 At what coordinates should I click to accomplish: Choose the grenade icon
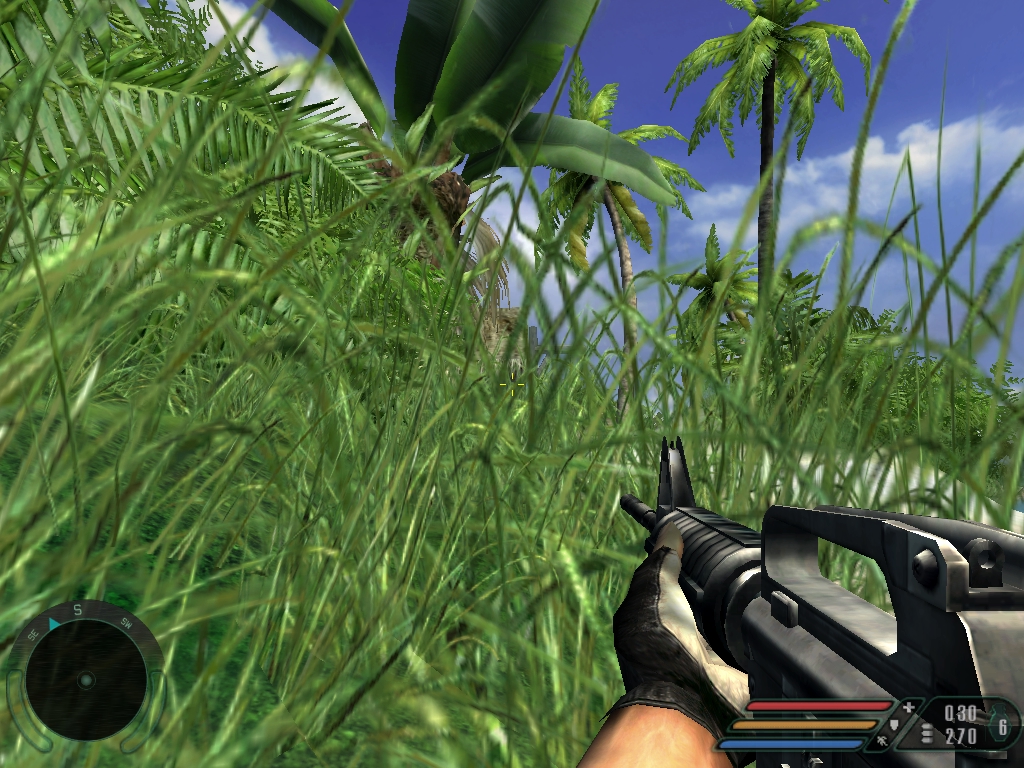tap(1001, 724)
